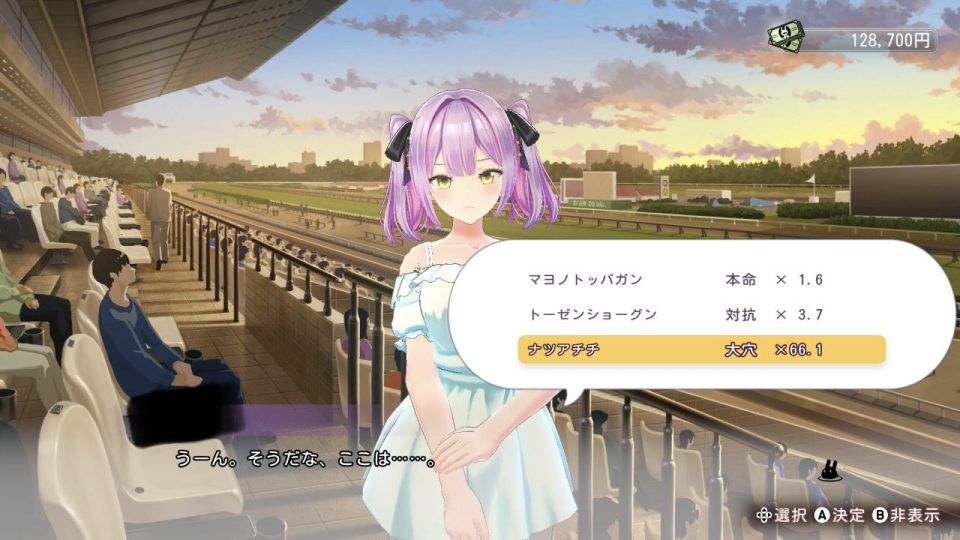Select トーゼンショーグン at 3.7 odds
This screenshot has height=540, width=960.
700,314
